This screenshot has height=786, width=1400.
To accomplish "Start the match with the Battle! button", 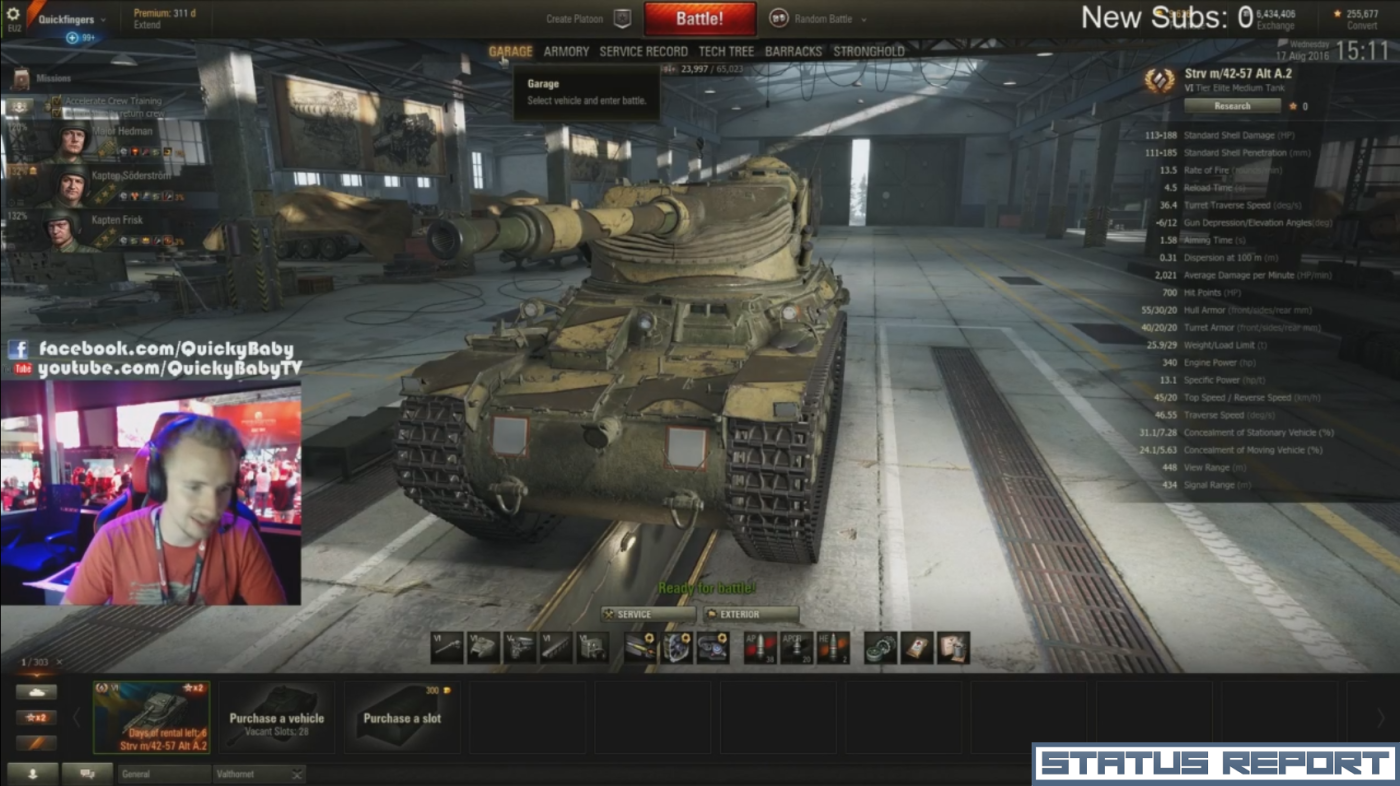I will click(x=699, y=19).
